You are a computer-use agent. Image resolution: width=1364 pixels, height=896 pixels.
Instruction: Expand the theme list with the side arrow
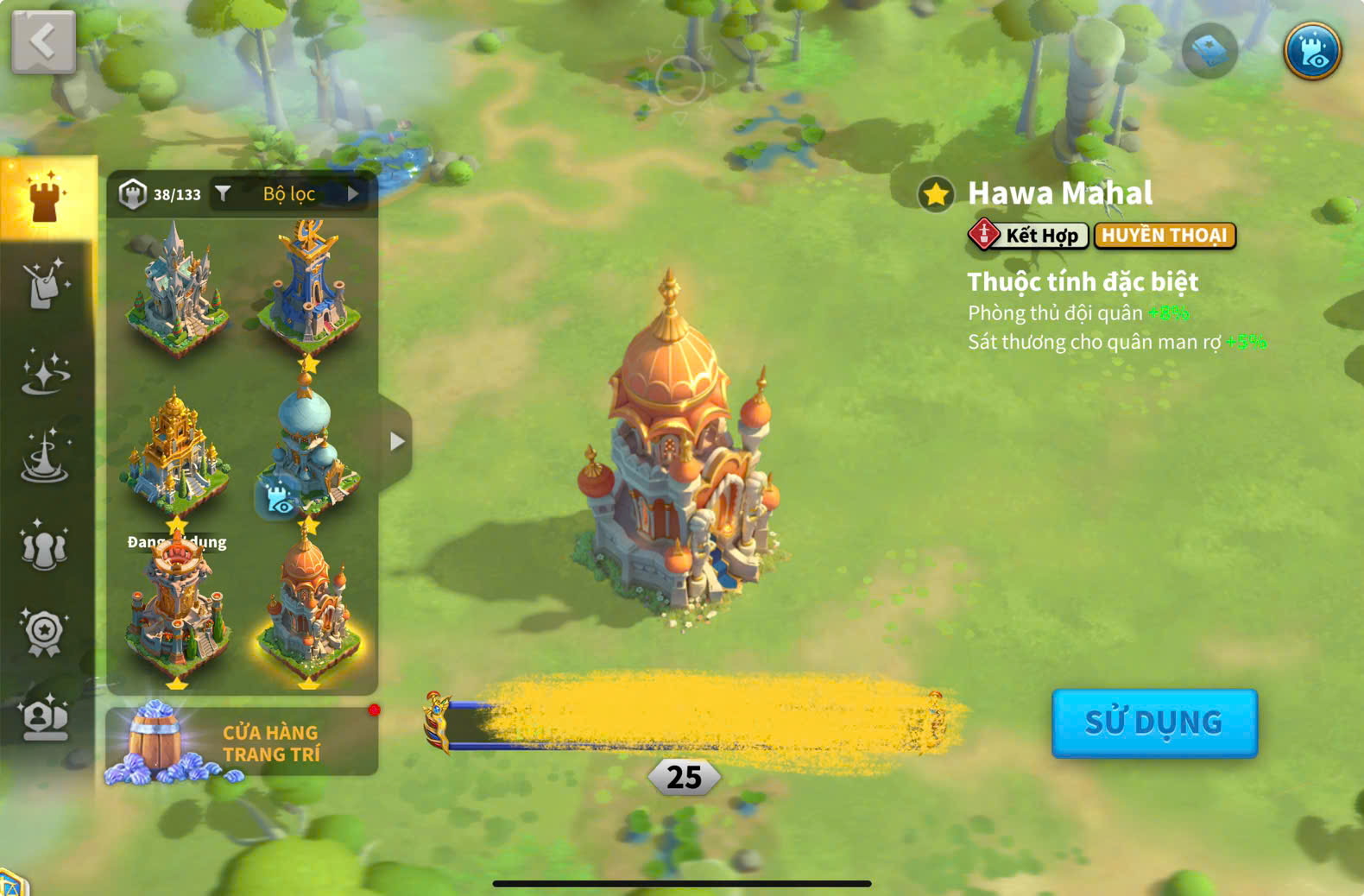click(396, 441)
